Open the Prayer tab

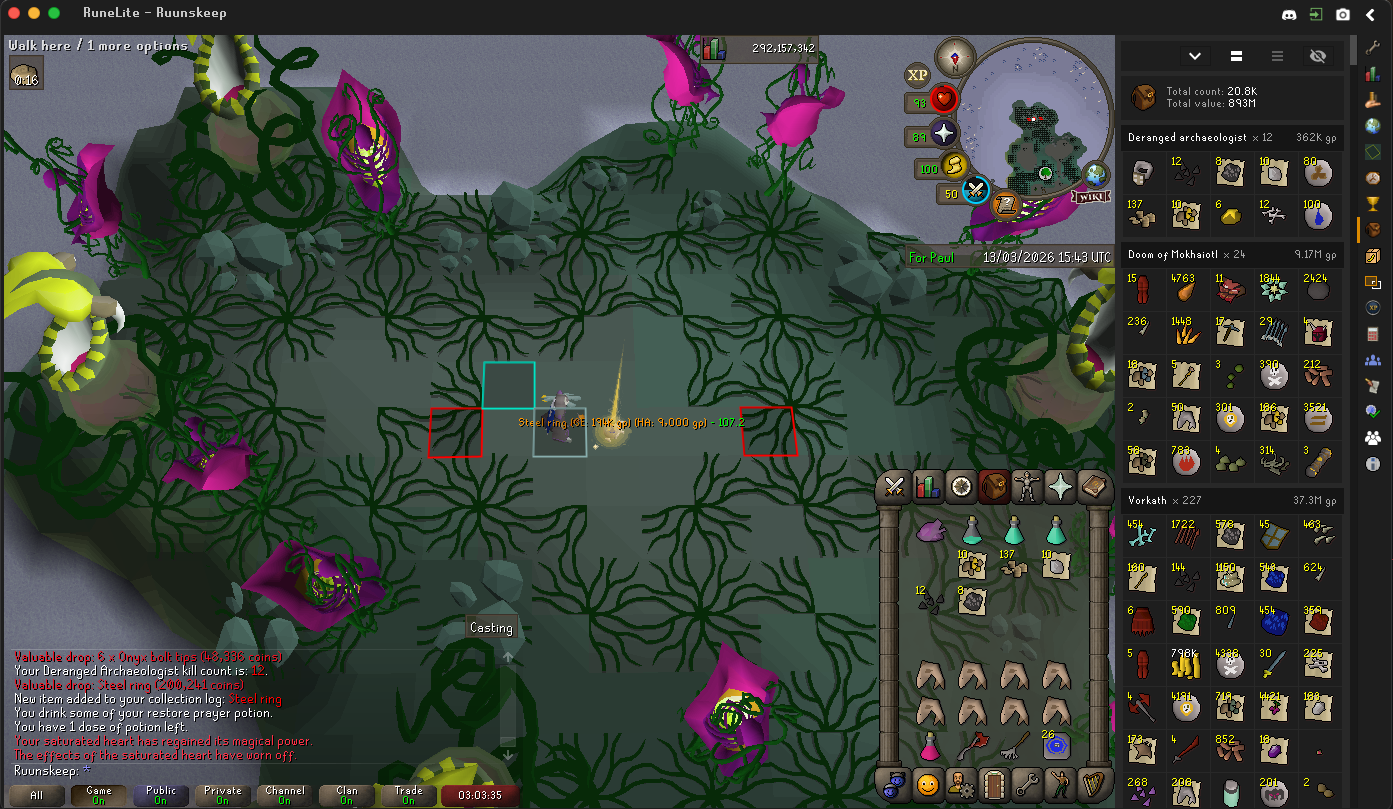[x=1060, y=487]
